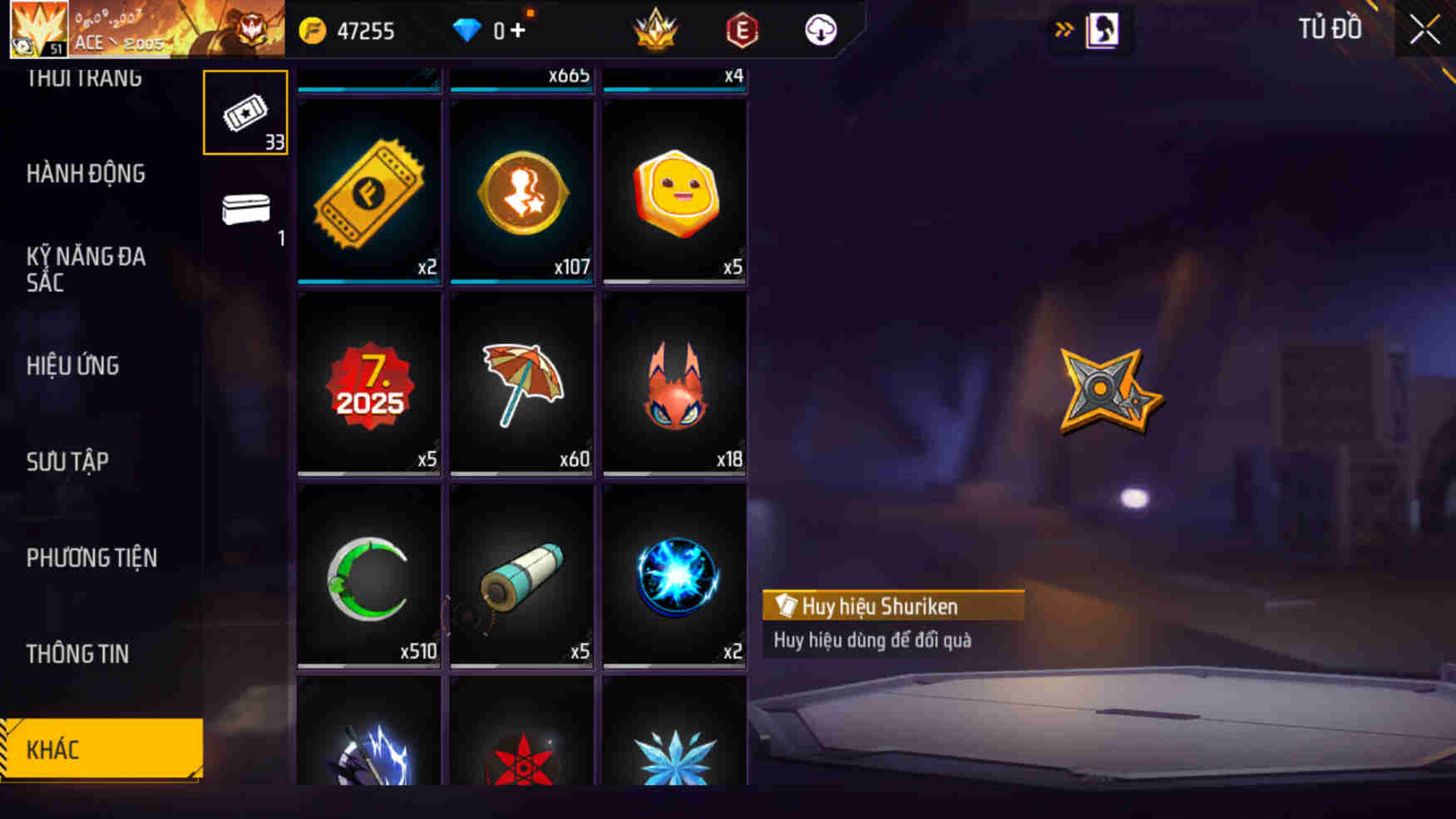The width and height of the screenshot is (1456, 819).
Task: Open the rank crown badge icon
Action: pyautogui.click(x=656, y=30)
